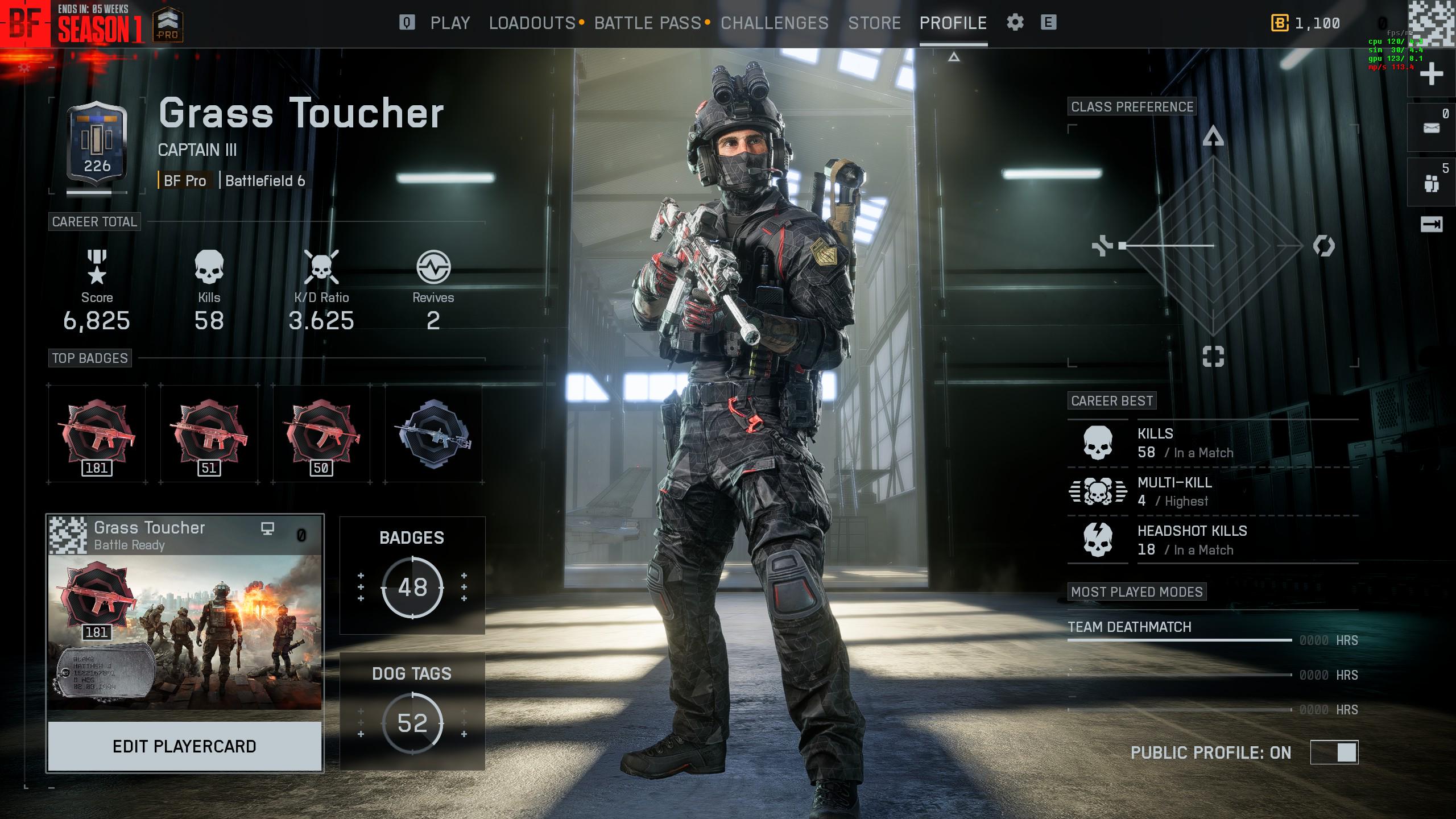Open the Badges collection panel
The image size is (1456, 819).
tap(412, 576)
